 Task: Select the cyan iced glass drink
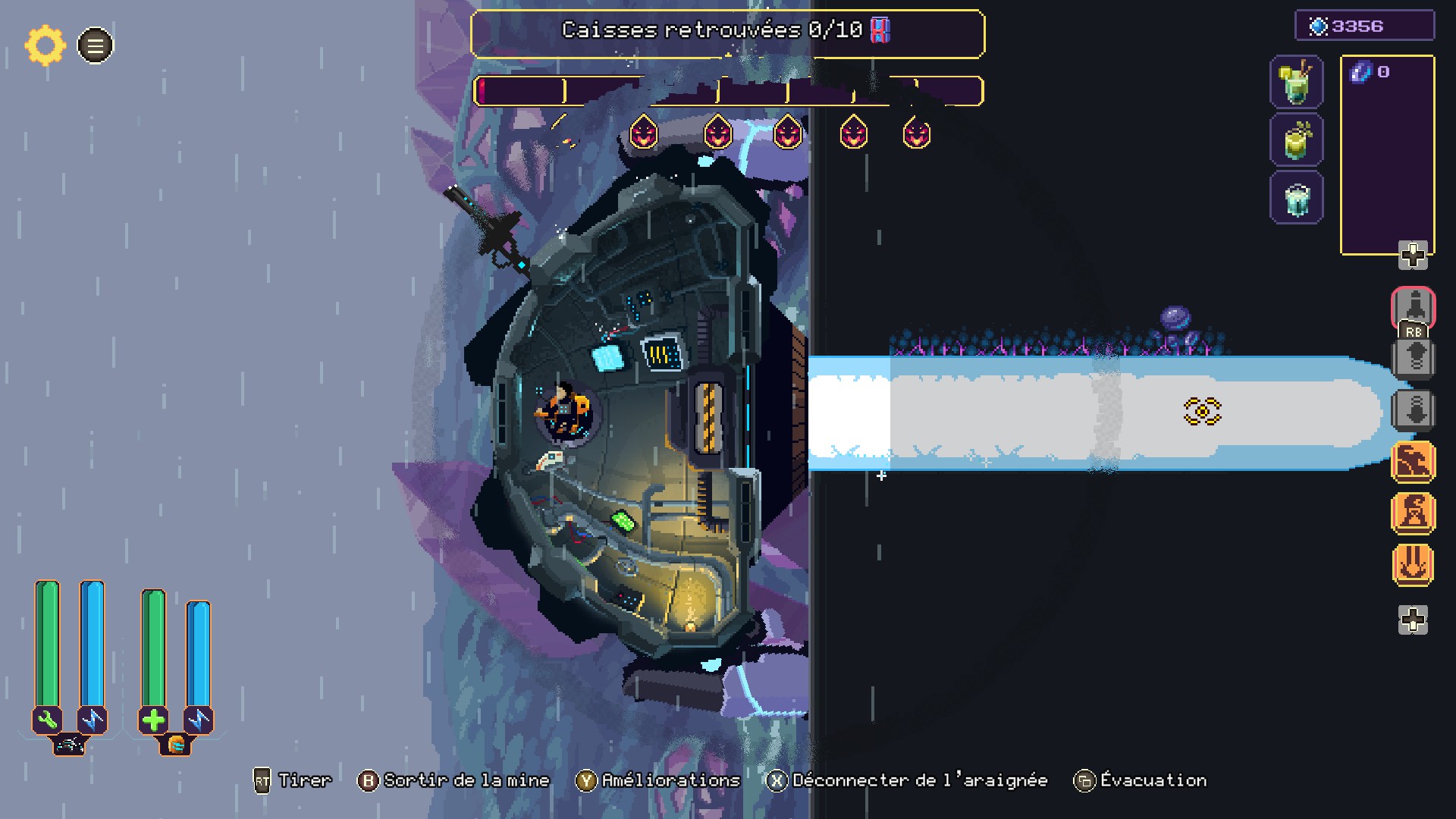tap(1296, 199)
